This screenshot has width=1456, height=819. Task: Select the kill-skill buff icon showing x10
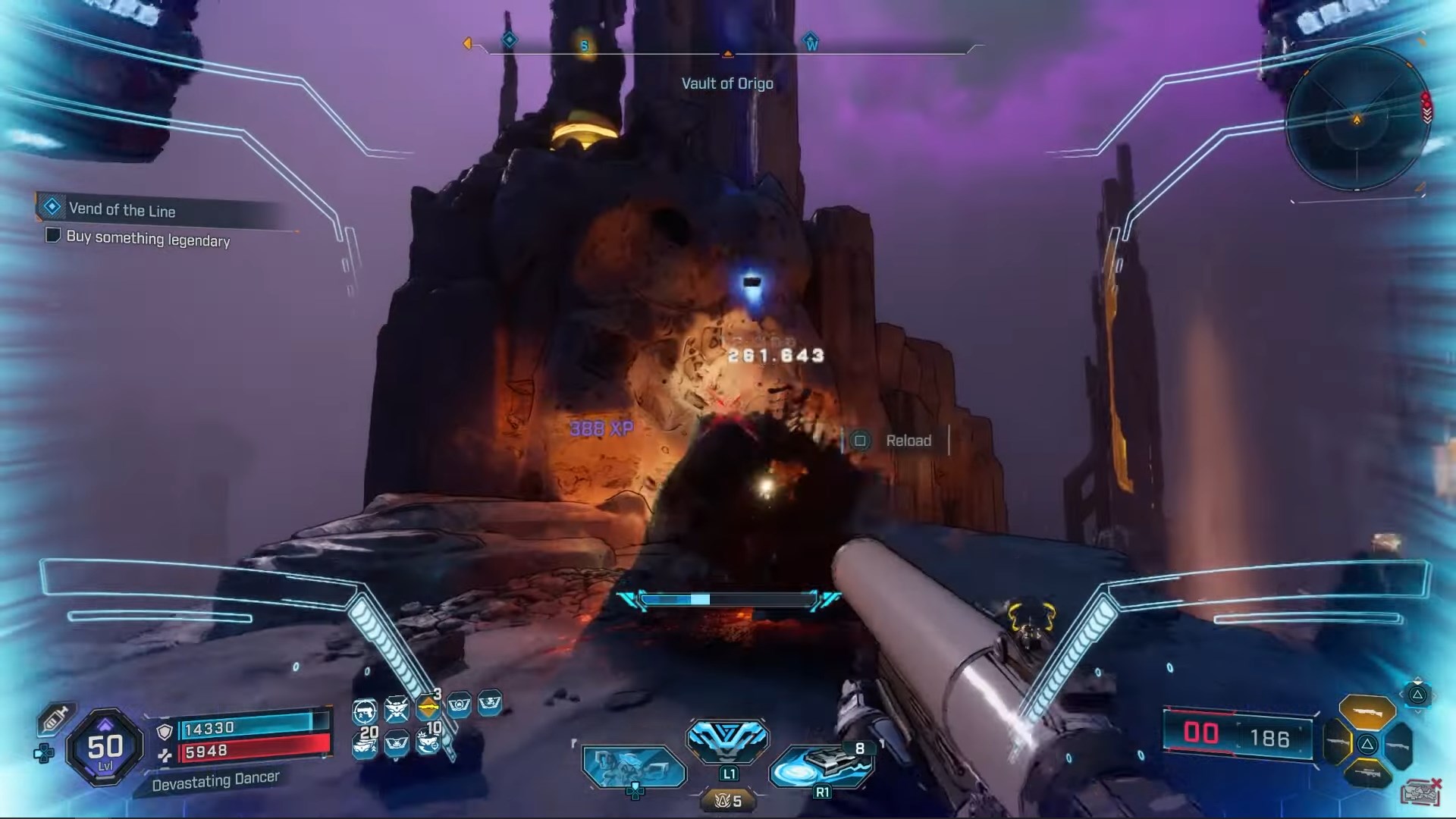[x=428, y=742]
